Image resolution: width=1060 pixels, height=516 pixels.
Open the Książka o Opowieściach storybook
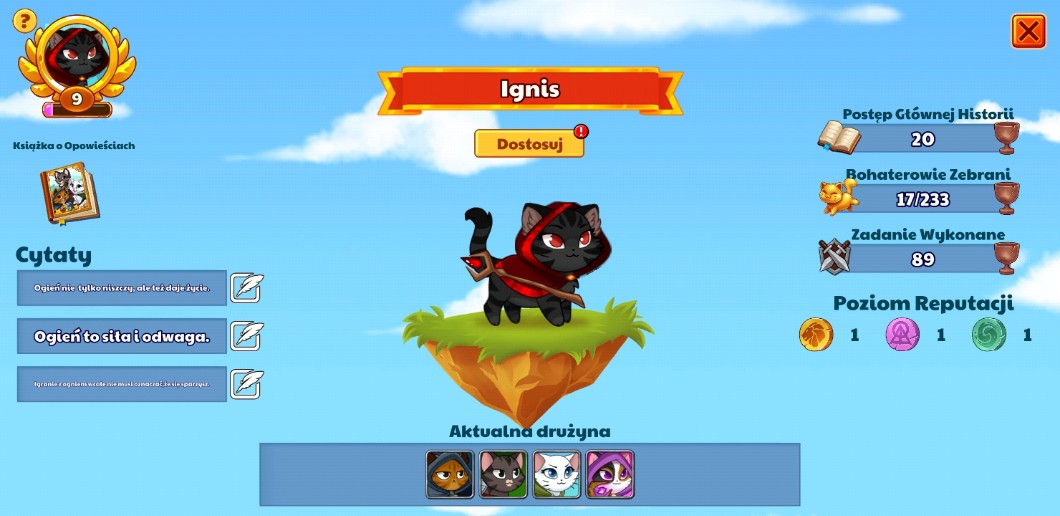(69, 192)
